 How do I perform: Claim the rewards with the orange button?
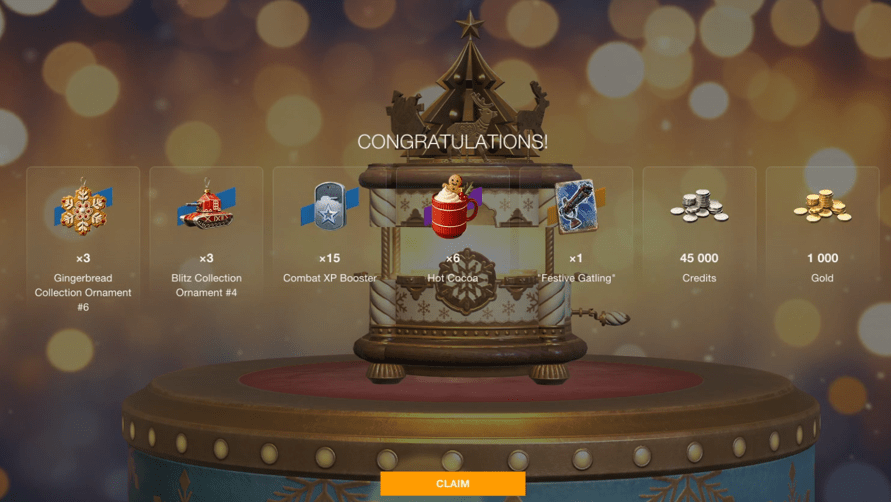pyautogui.click(x=452, y=484)
